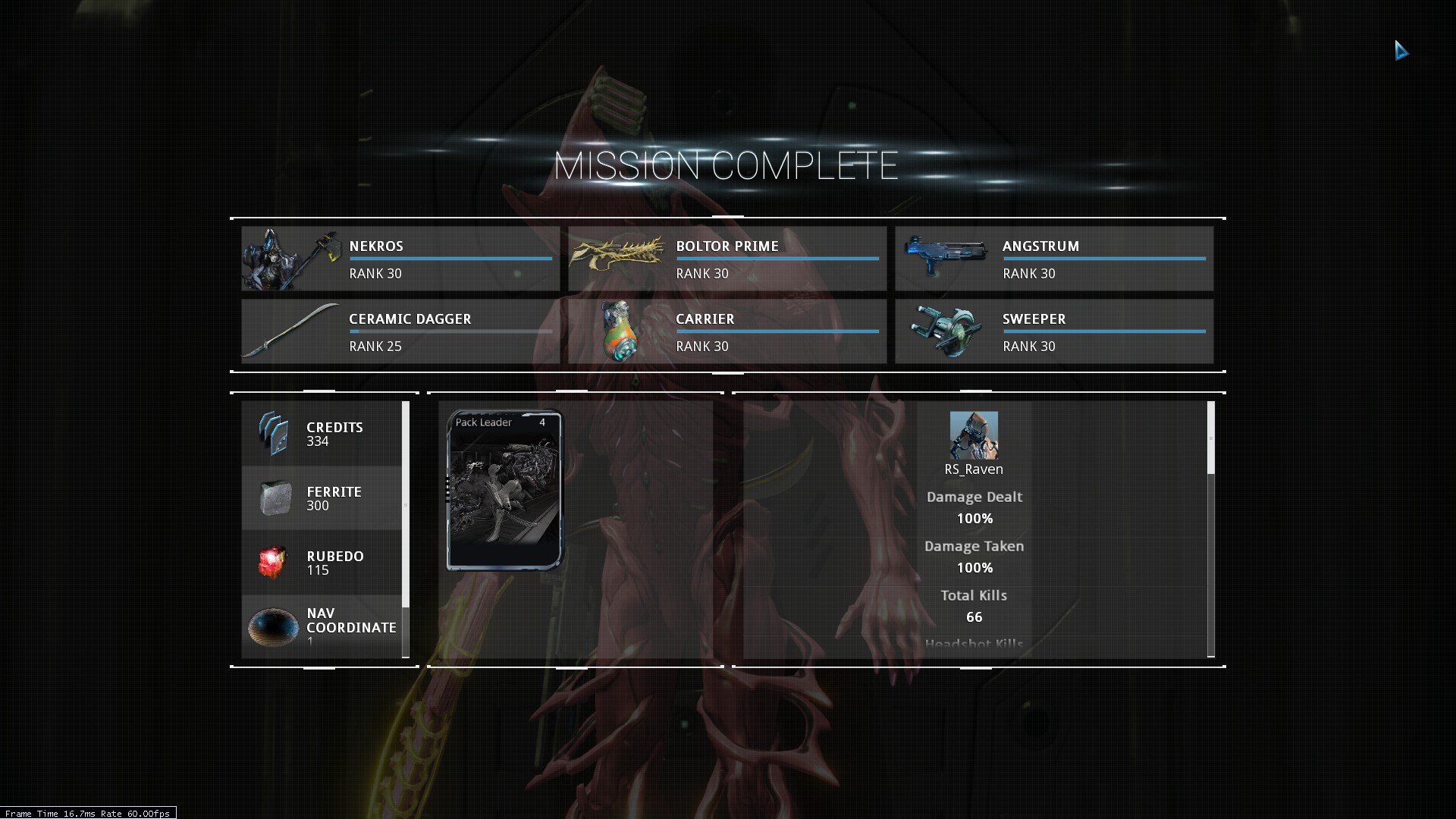Click the Boltor Prime weapon panel

[727, 259]
